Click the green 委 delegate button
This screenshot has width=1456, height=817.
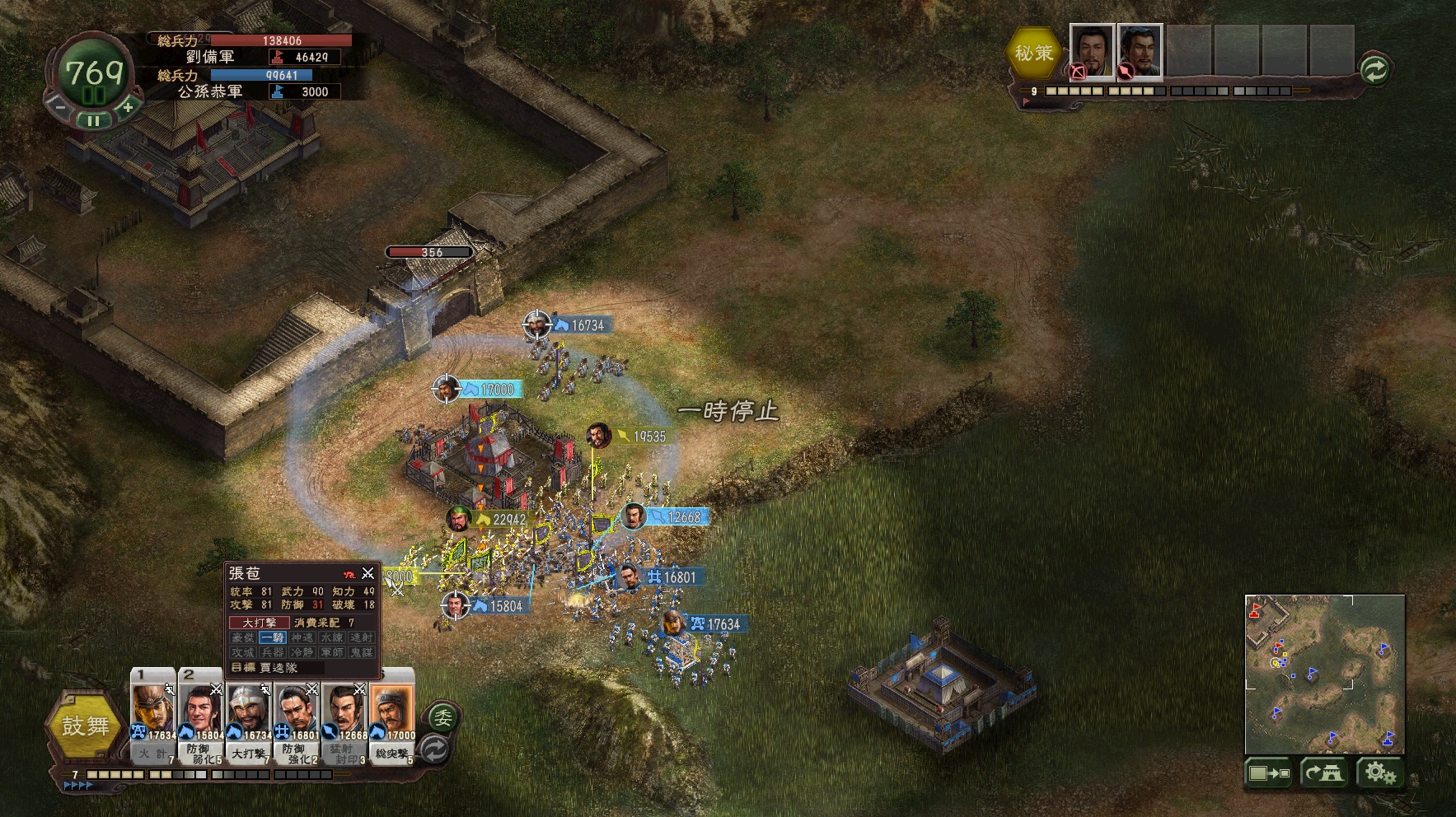(442, 717)
